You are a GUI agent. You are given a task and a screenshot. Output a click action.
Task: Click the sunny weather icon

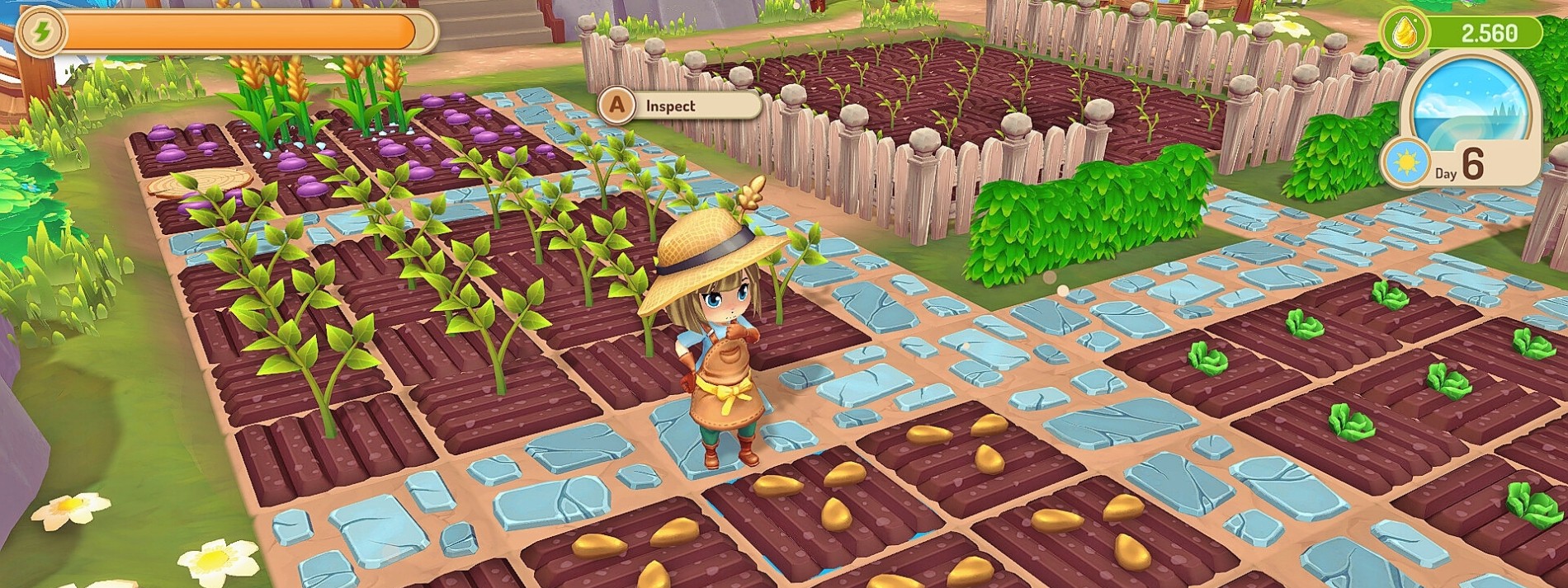(1406, 161)
